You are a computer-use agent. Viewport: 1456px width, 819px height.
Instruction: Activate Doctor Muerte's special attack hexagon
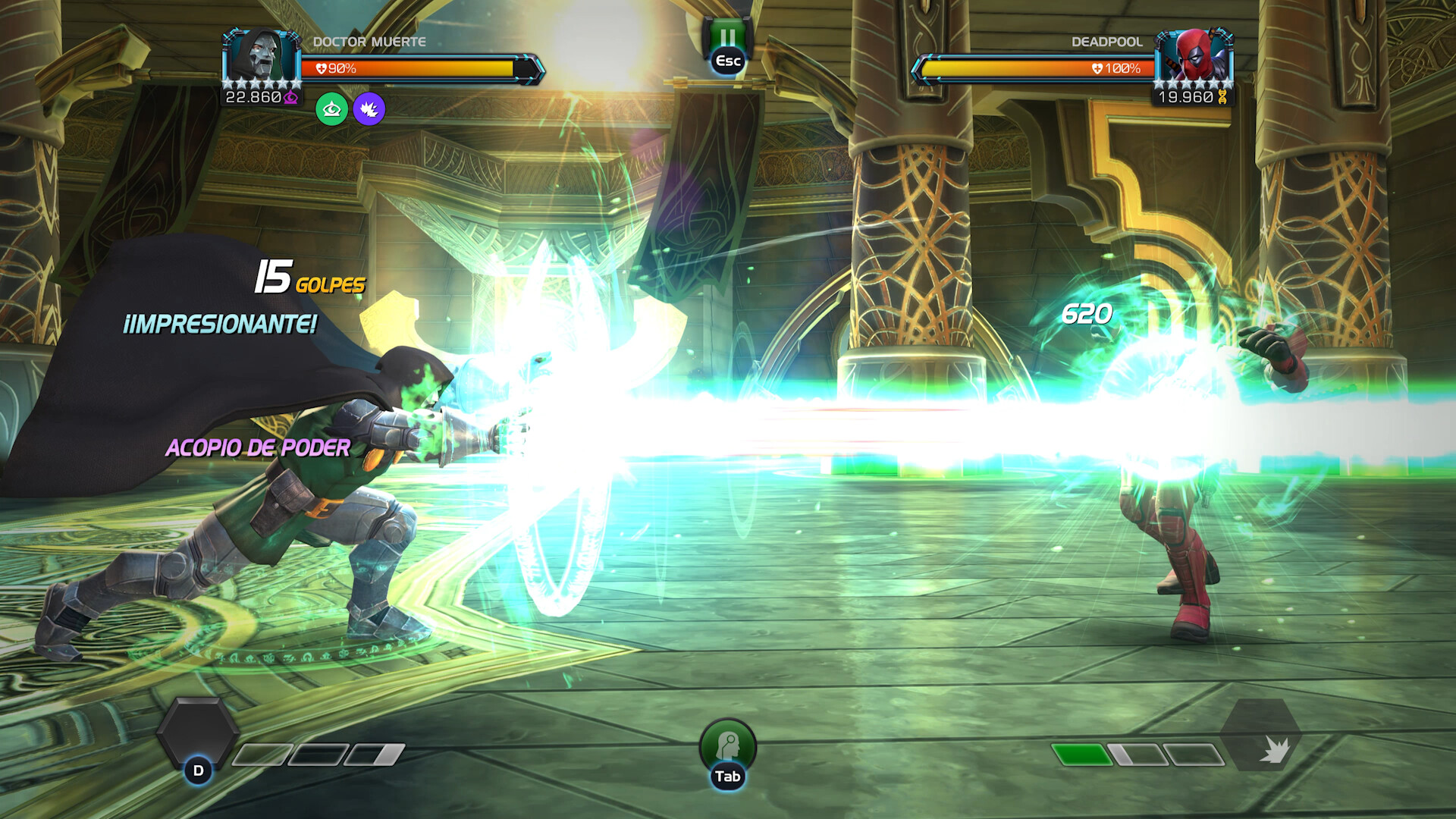pyautogui.click(x=197, y=733)
